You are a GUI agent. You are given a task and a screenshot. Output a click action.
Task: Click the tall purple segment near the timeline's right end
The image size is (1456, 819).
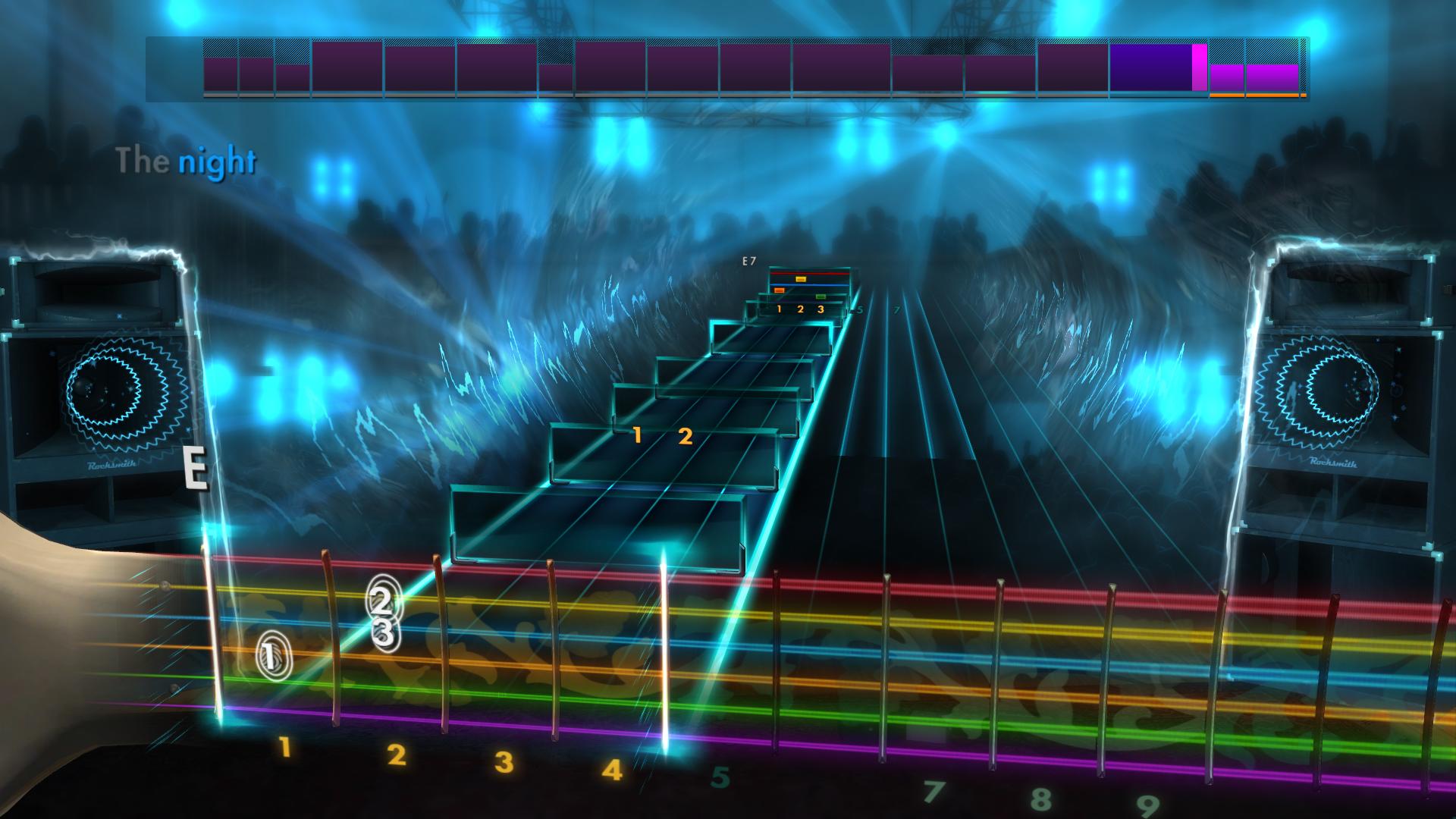pos(1148,67)
